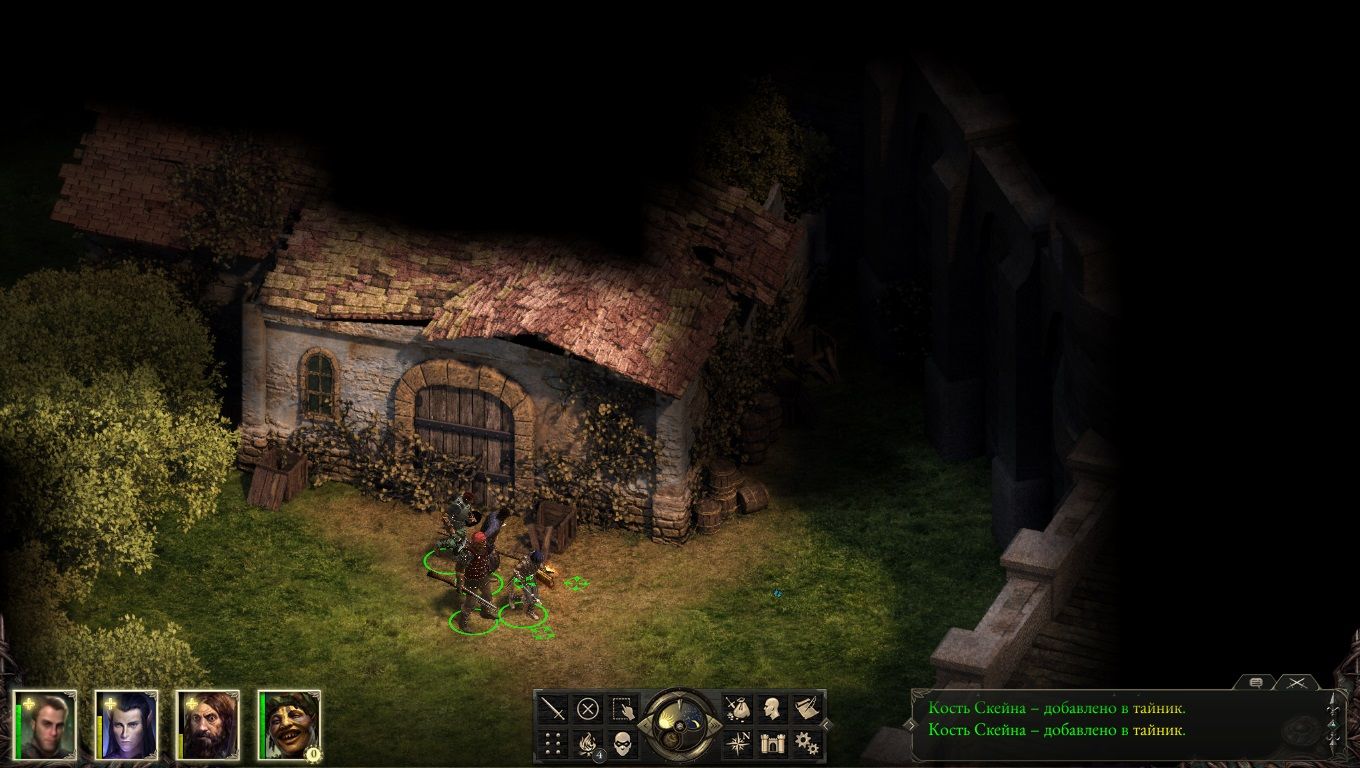
Task: Open the character sheet head icon
Action: click(772, 709)
